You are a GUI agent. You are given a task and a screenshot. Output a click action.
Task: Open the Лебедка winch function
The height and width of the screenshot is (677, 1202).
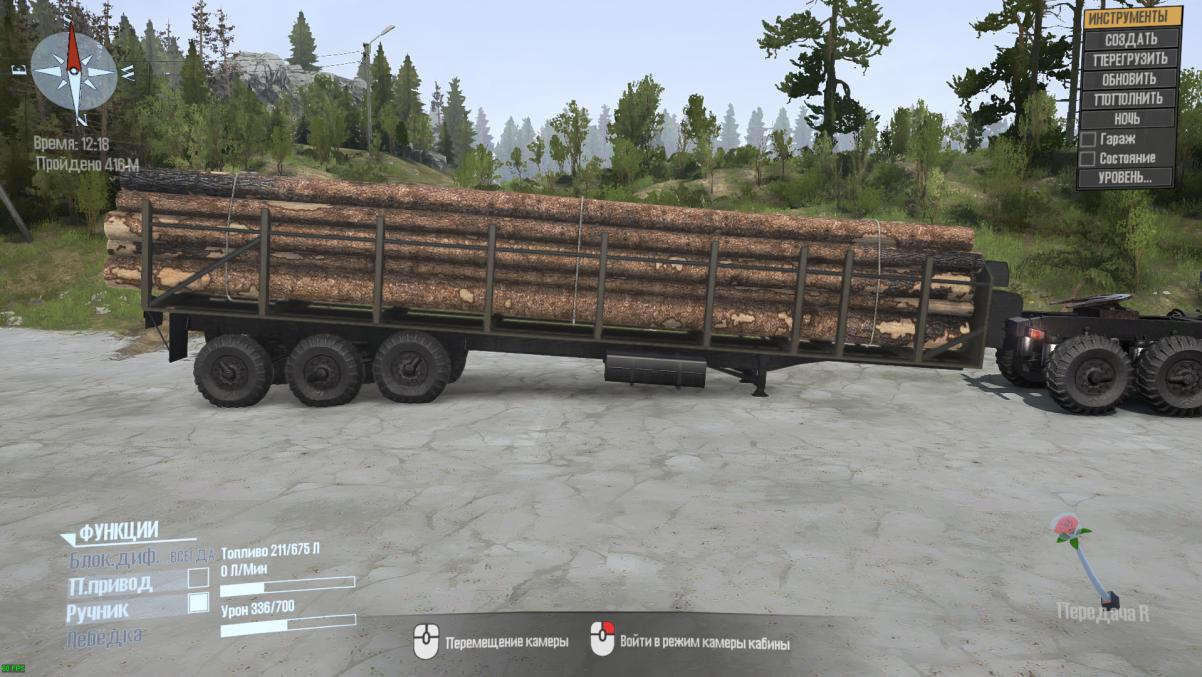[x=105, y=635]
